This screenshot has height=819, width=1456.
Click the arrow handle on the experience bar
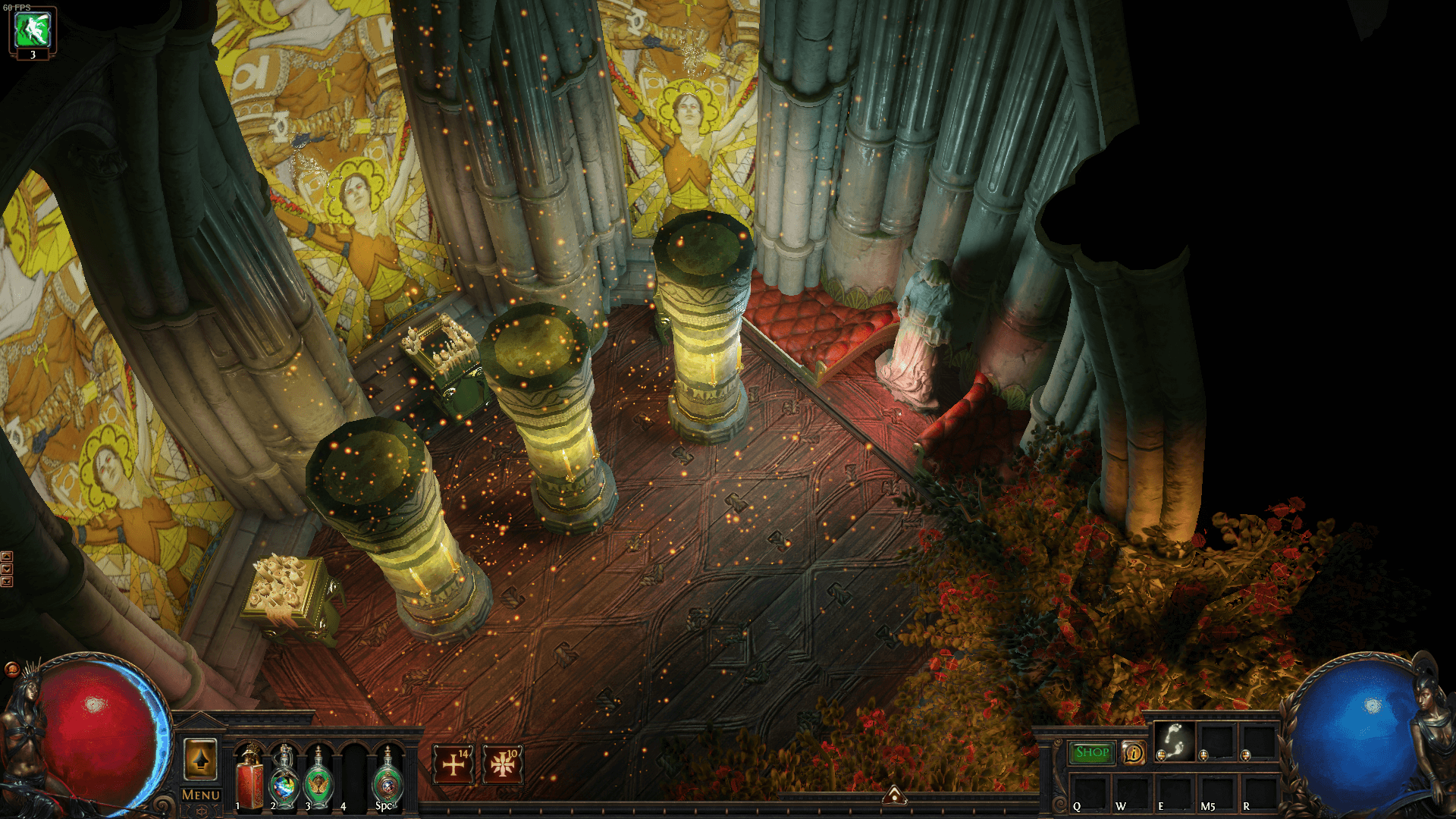[895, 795]
